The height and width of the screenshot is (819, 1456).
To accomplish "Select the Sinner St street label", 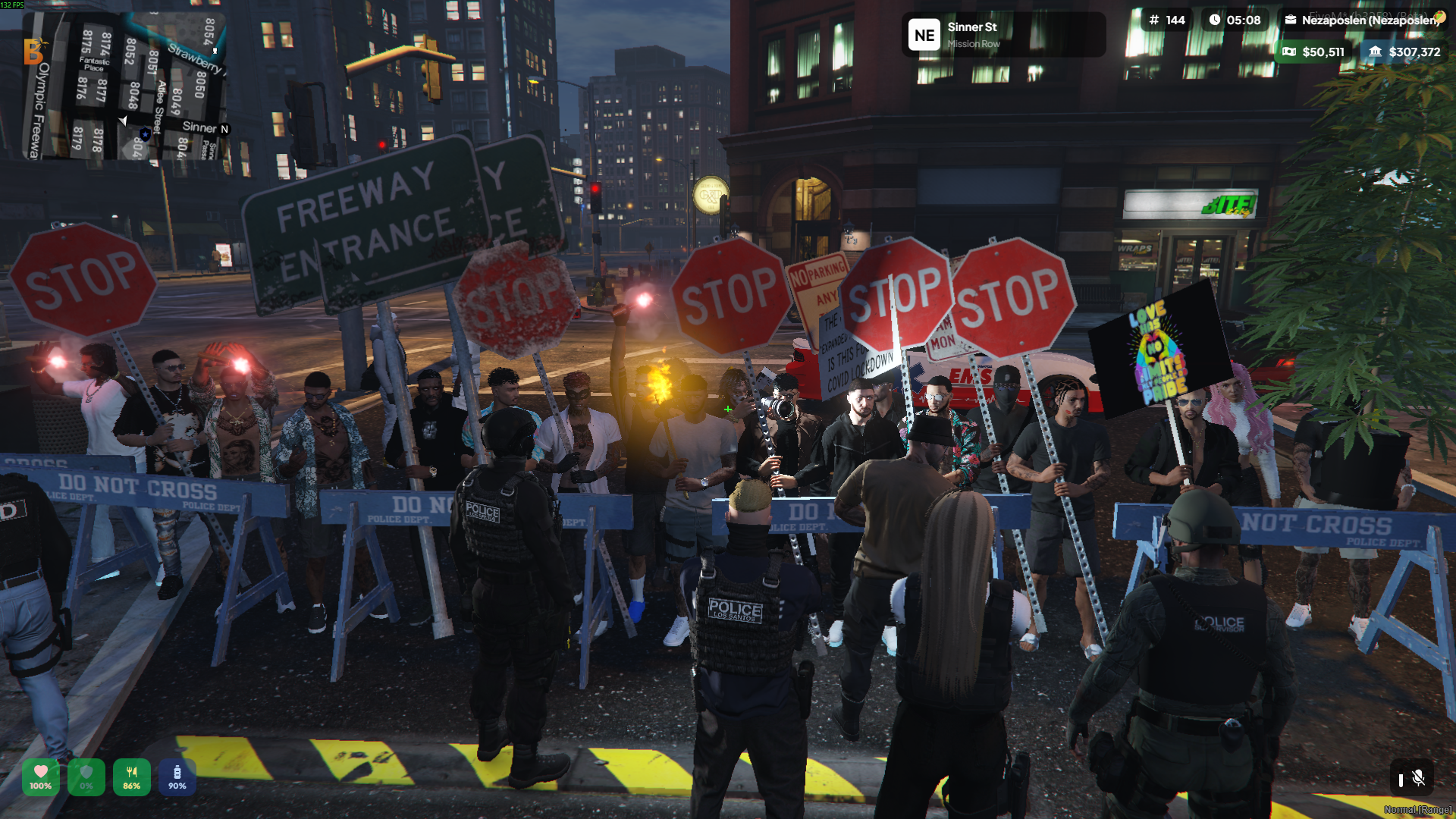I will pos(972,27).
